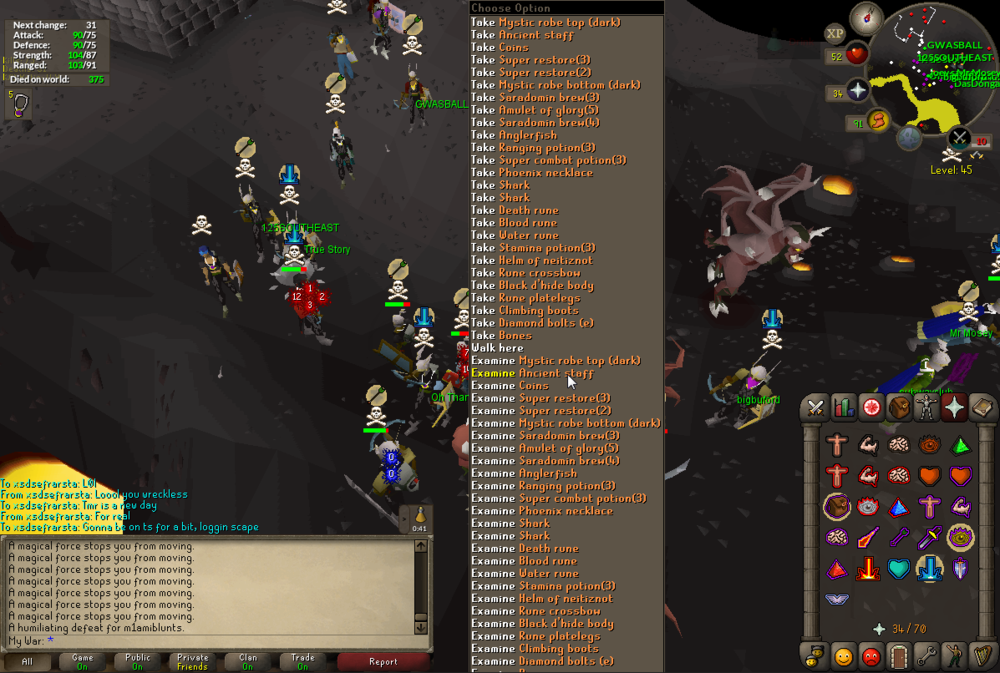Switch chat to the Clan tab

(x=248, y=661)
